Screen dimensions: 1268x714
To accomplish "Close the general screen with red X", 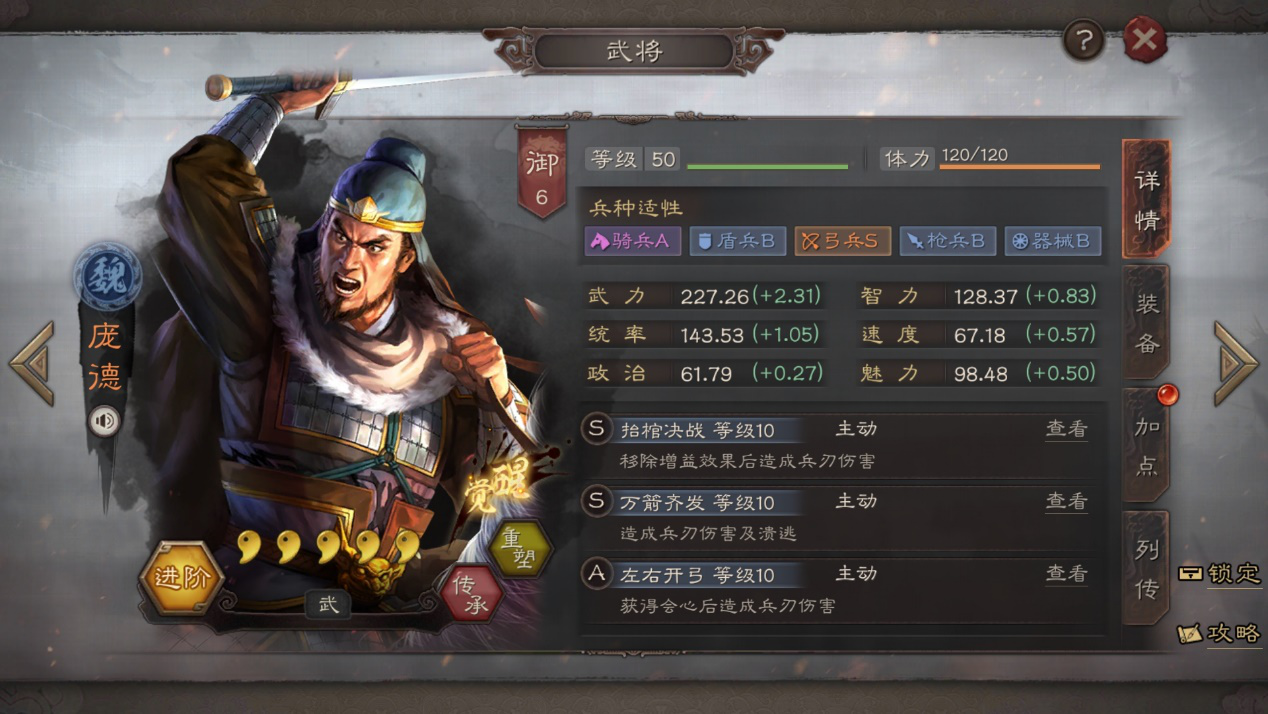I will pos(1145,41).
